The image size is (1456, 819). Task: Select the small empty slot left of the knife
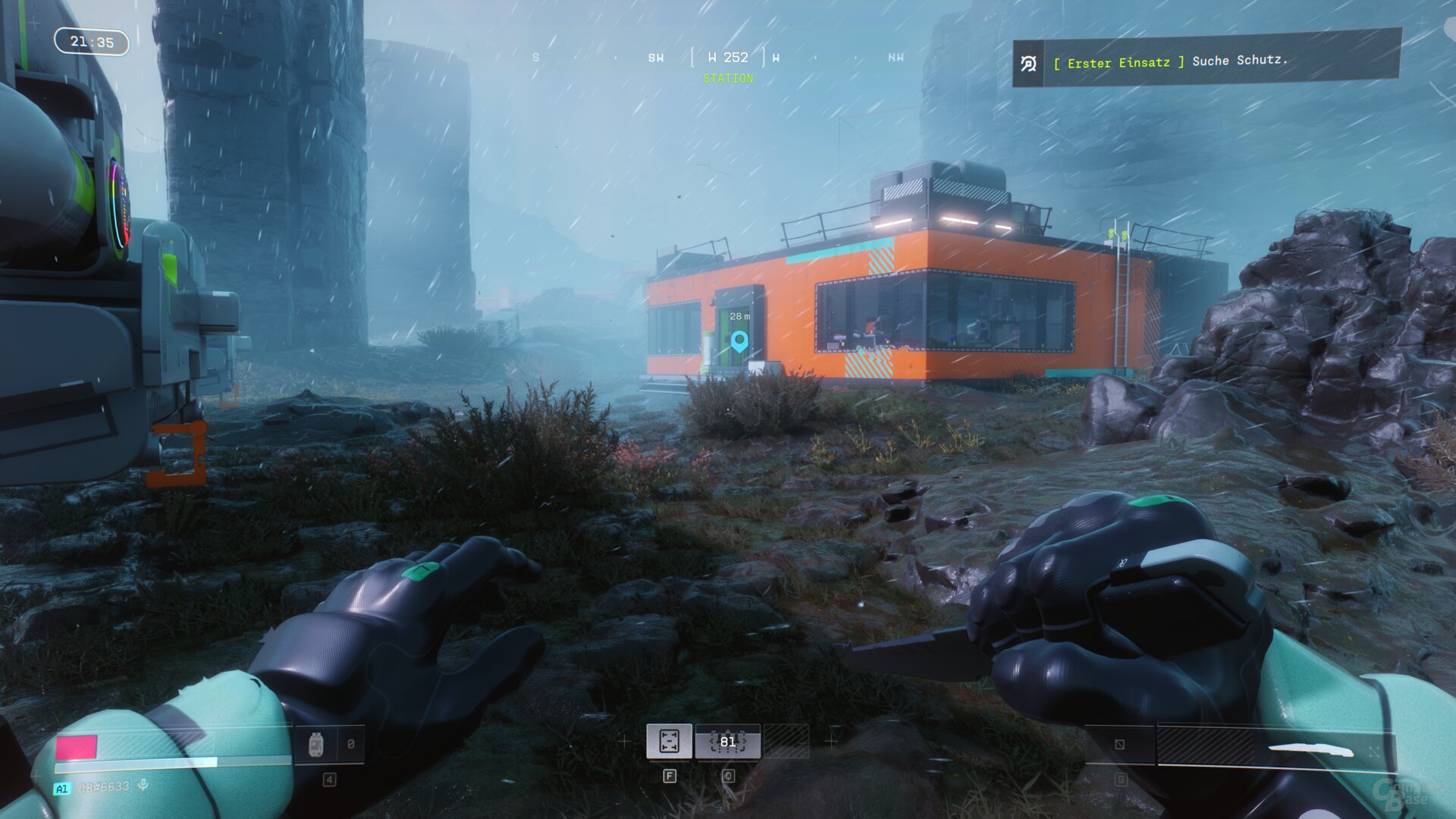pyautogui.click(x=1120, y=745)
